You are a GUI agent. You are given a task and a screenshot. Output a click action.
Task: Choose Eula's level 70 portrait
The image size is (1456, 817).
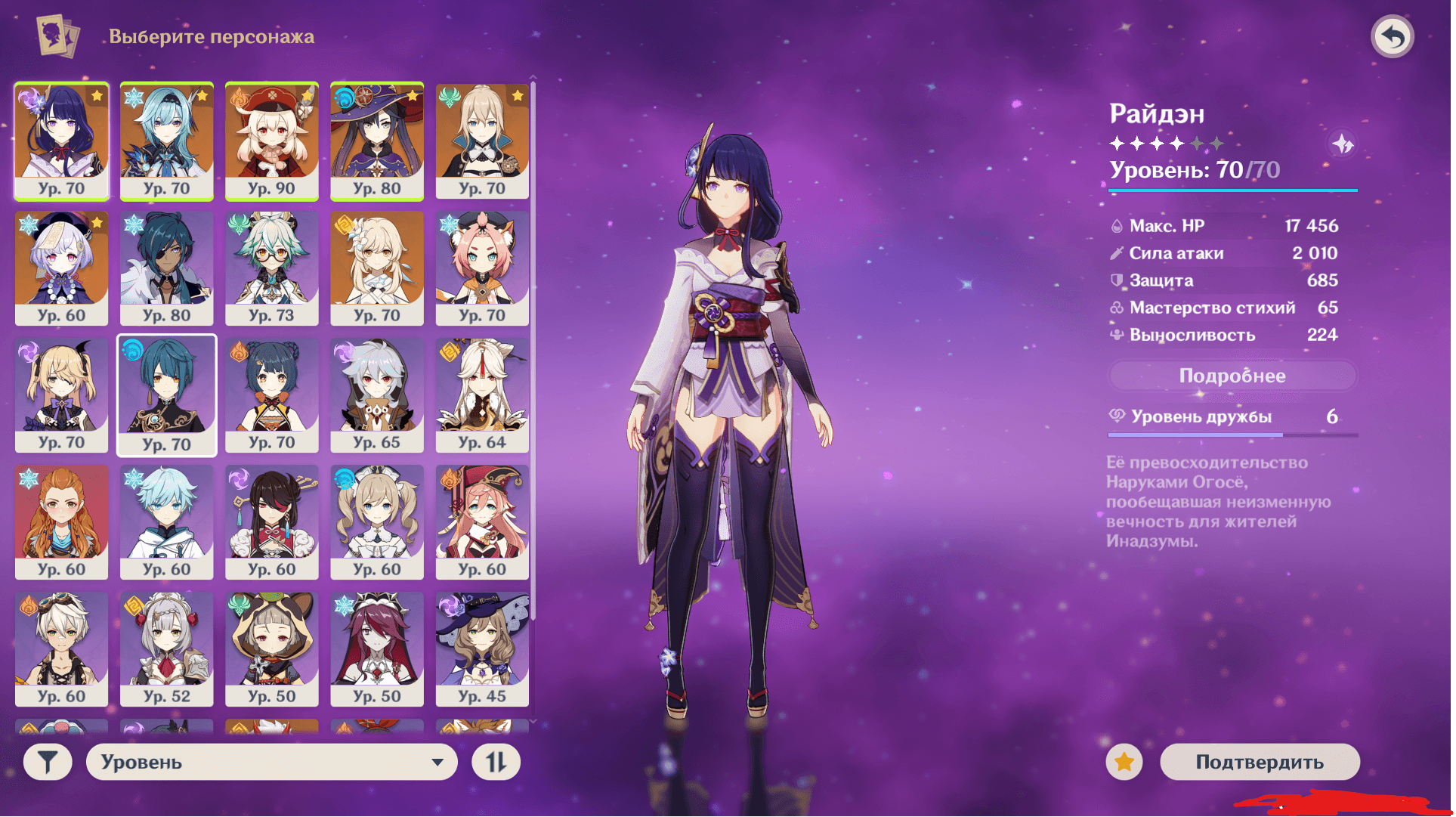coord(167,141)
